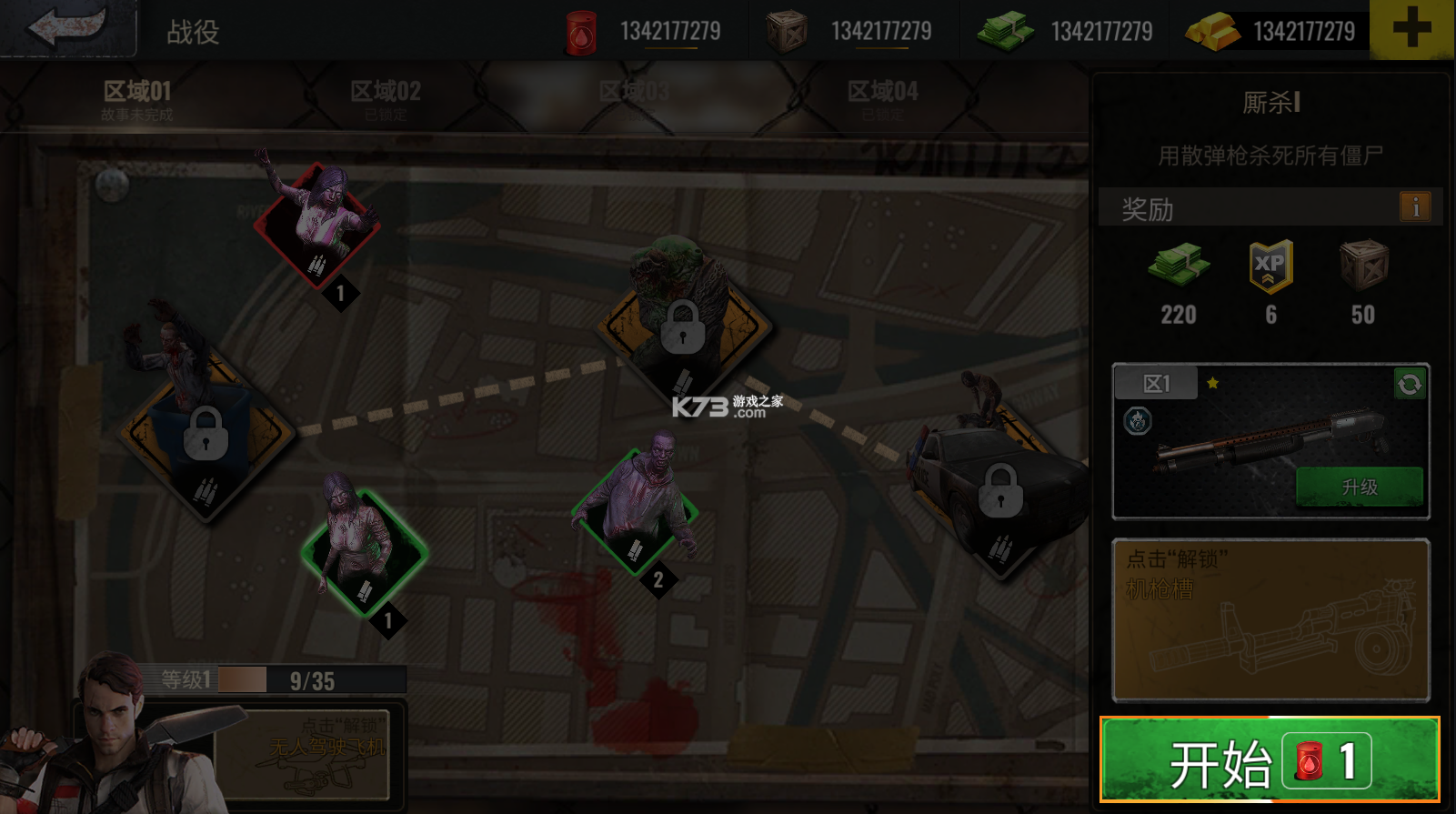The height and width of the screenshot is (814, 1456).
Task: Click the XP reward icon showing 6
Action: tap(1270, 266)
